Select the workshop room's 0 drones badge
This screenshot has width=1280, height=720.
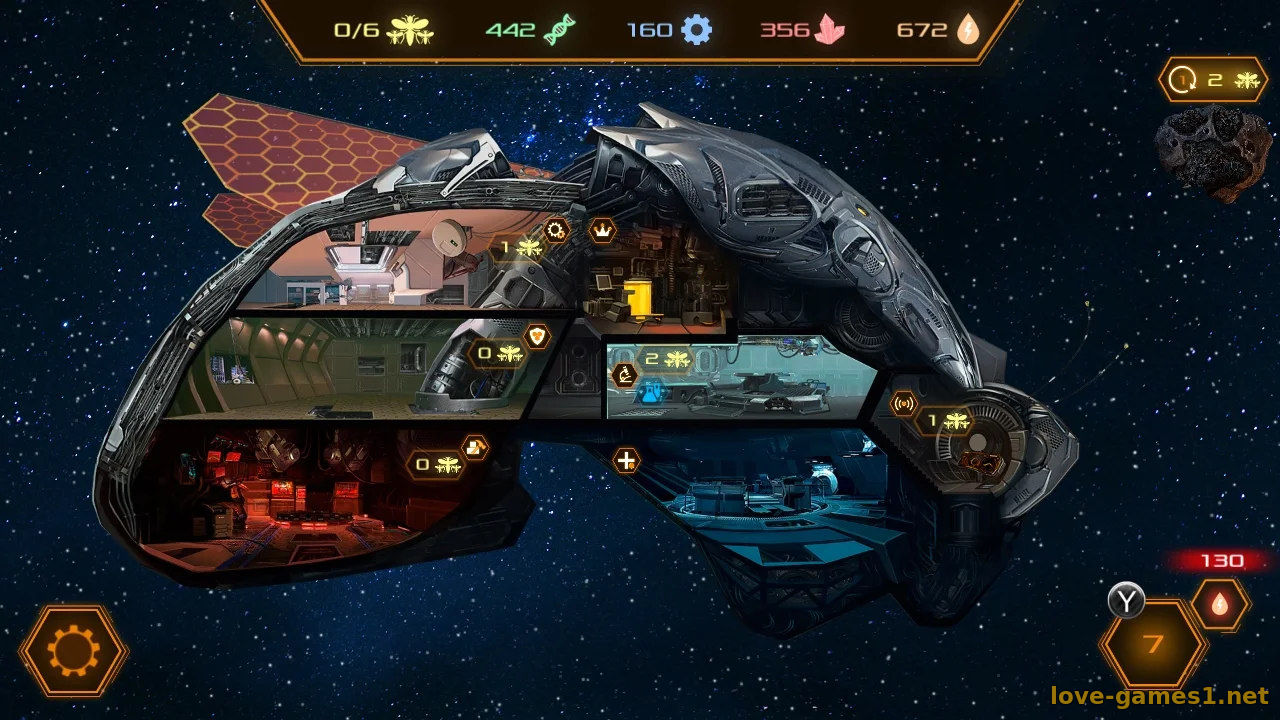[436, 464]
